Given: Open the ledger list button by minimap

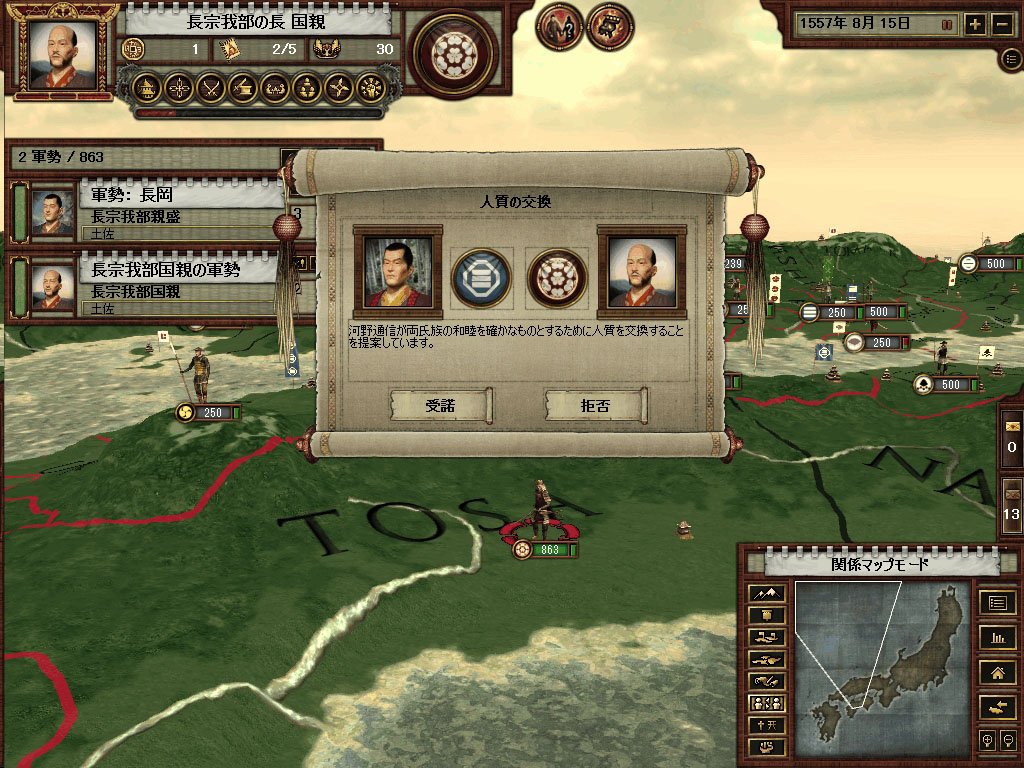Looking at the screenshot, I should (997, 602).
